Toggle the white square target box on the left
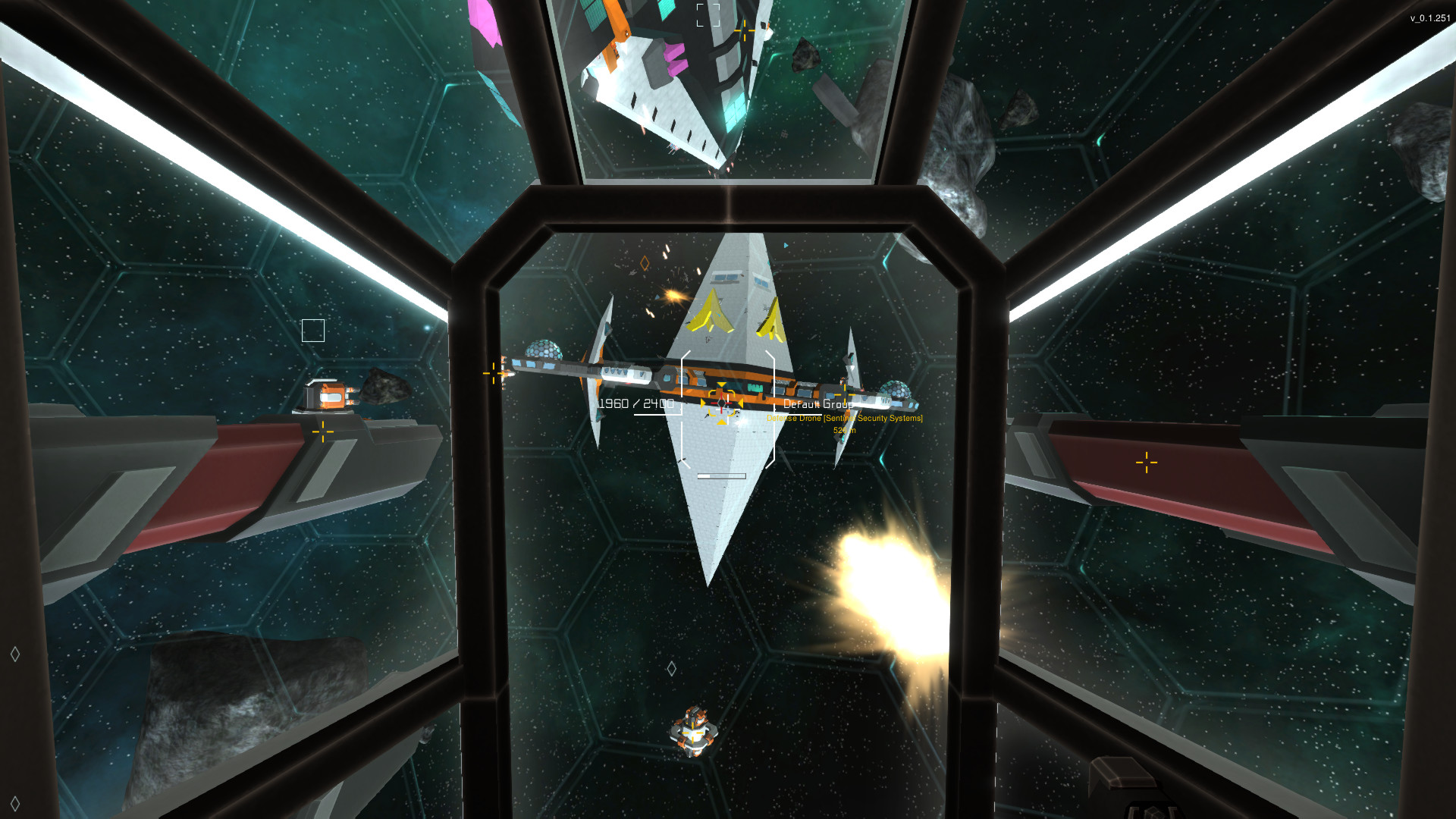 tap(312, 330)
